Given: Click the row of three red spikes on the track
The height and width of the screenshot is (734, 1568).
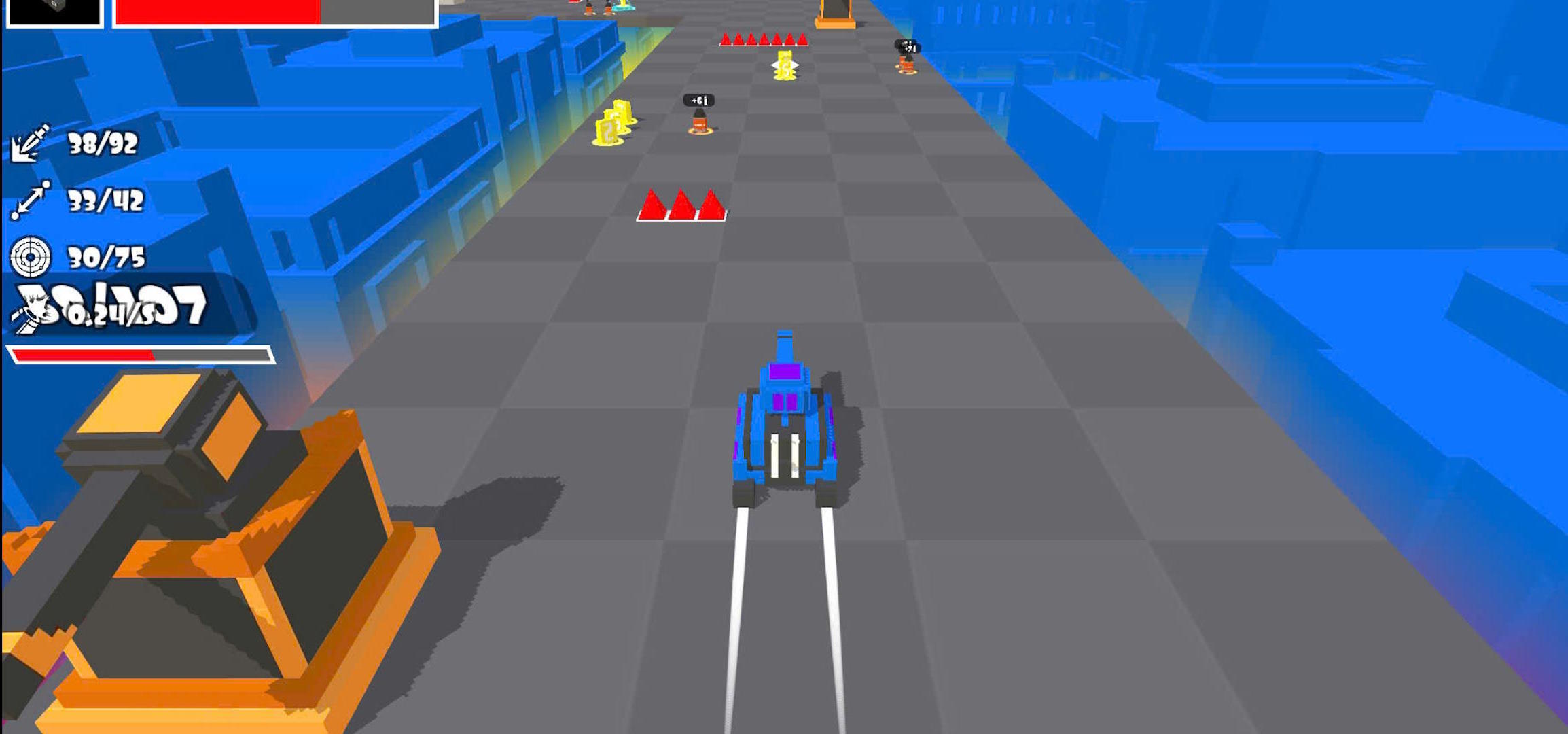Looking at the screenshot, I should pos(683,204).
